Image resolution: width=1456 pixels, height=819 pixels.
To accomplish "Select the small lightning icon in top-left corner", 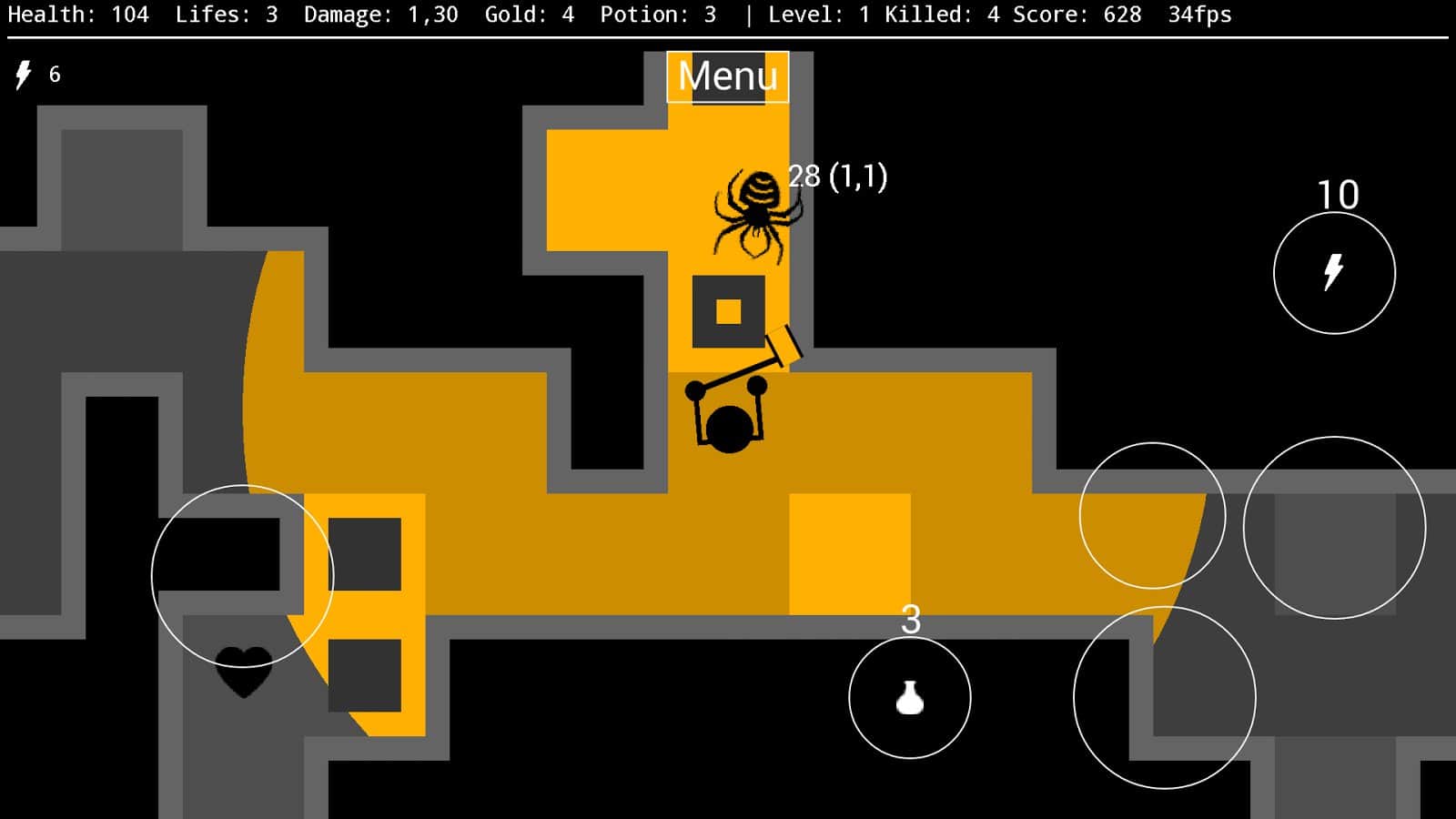I will point(24,74).
